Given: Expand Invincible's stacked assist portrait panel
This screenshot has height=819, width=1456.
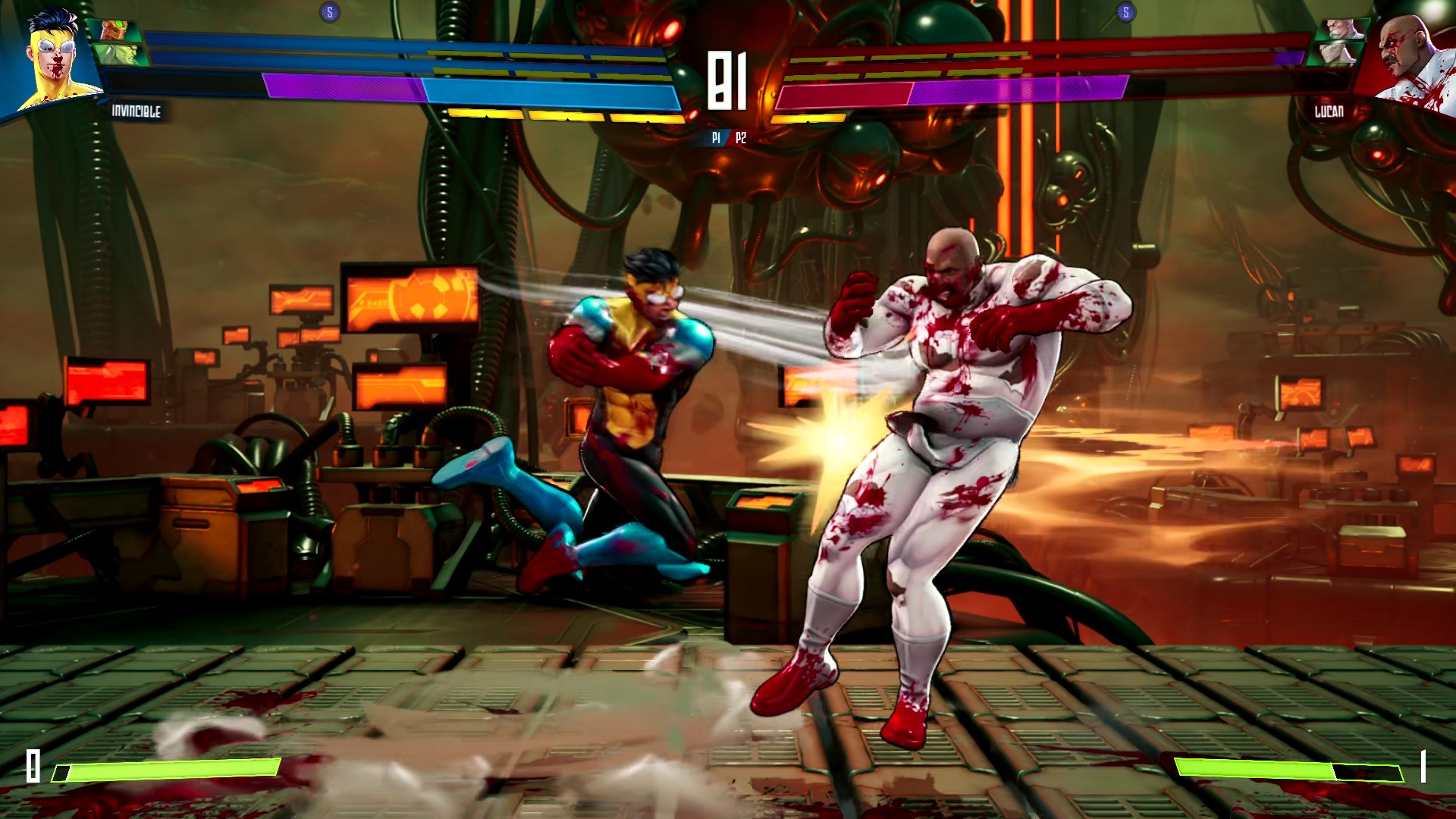Looking at the screenshot, I should 115,42.
